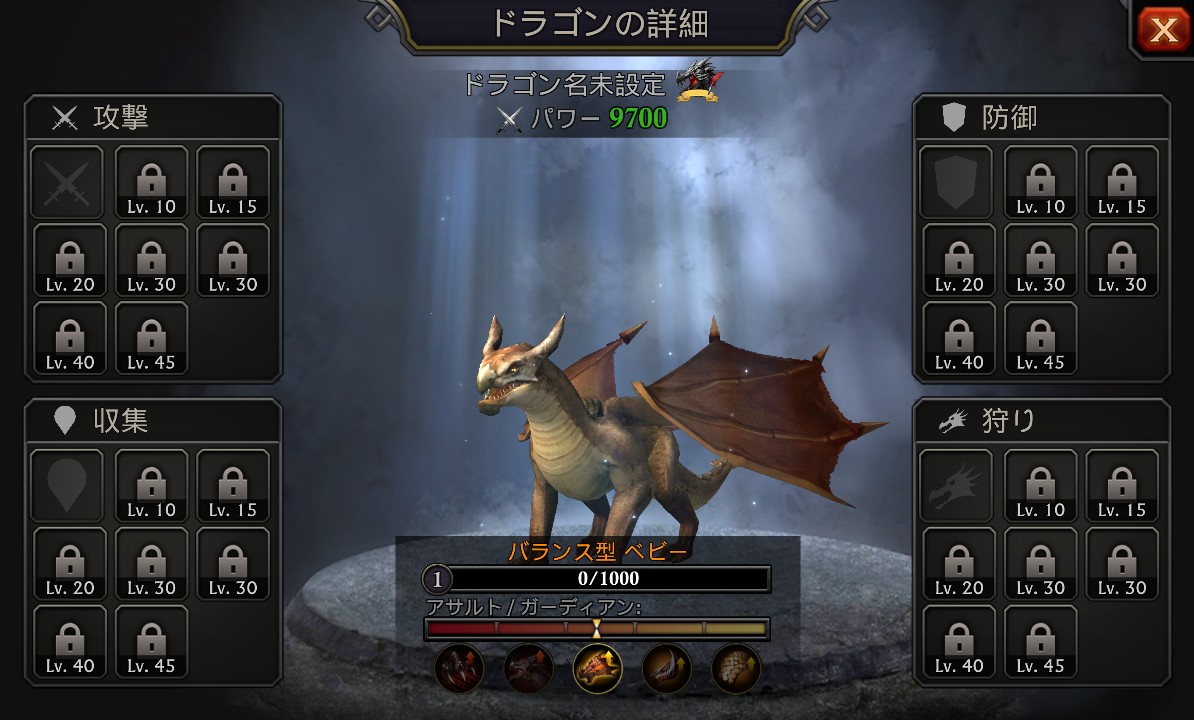Tap the locked Lv. 45 attack slot

click(151, 338)
